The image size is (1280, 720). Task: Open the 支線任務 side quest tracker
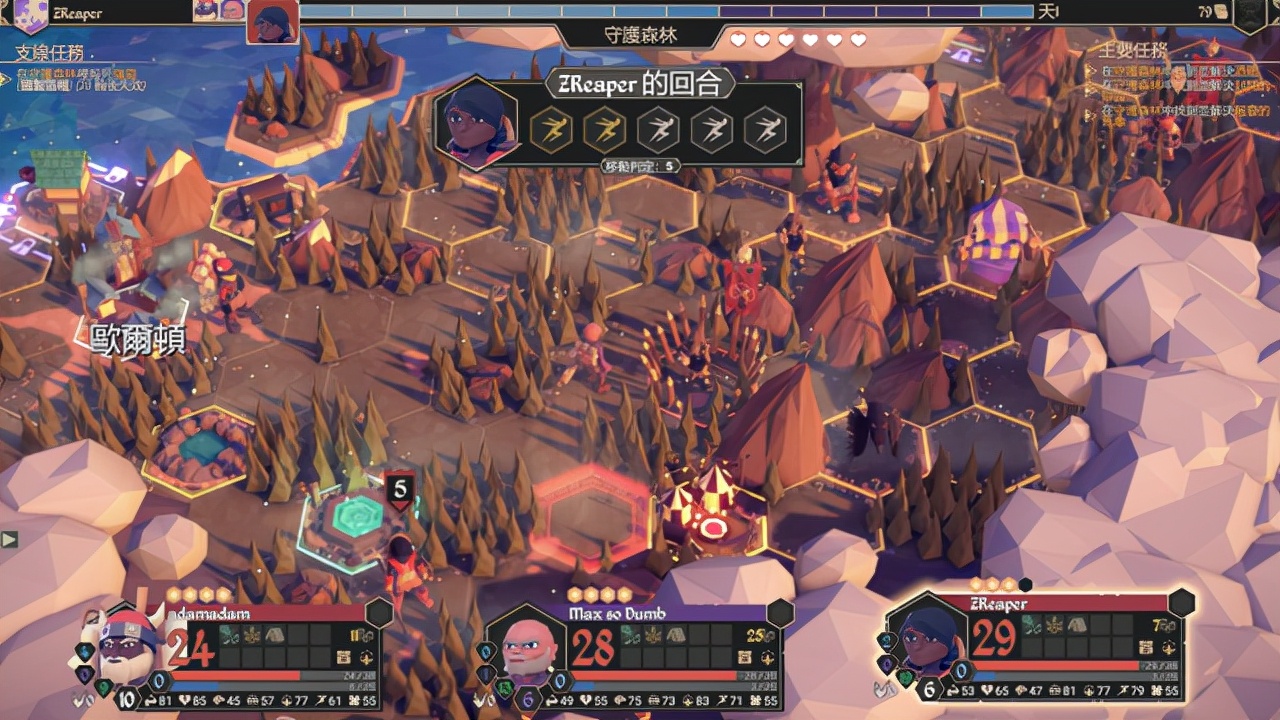(49, 53)
